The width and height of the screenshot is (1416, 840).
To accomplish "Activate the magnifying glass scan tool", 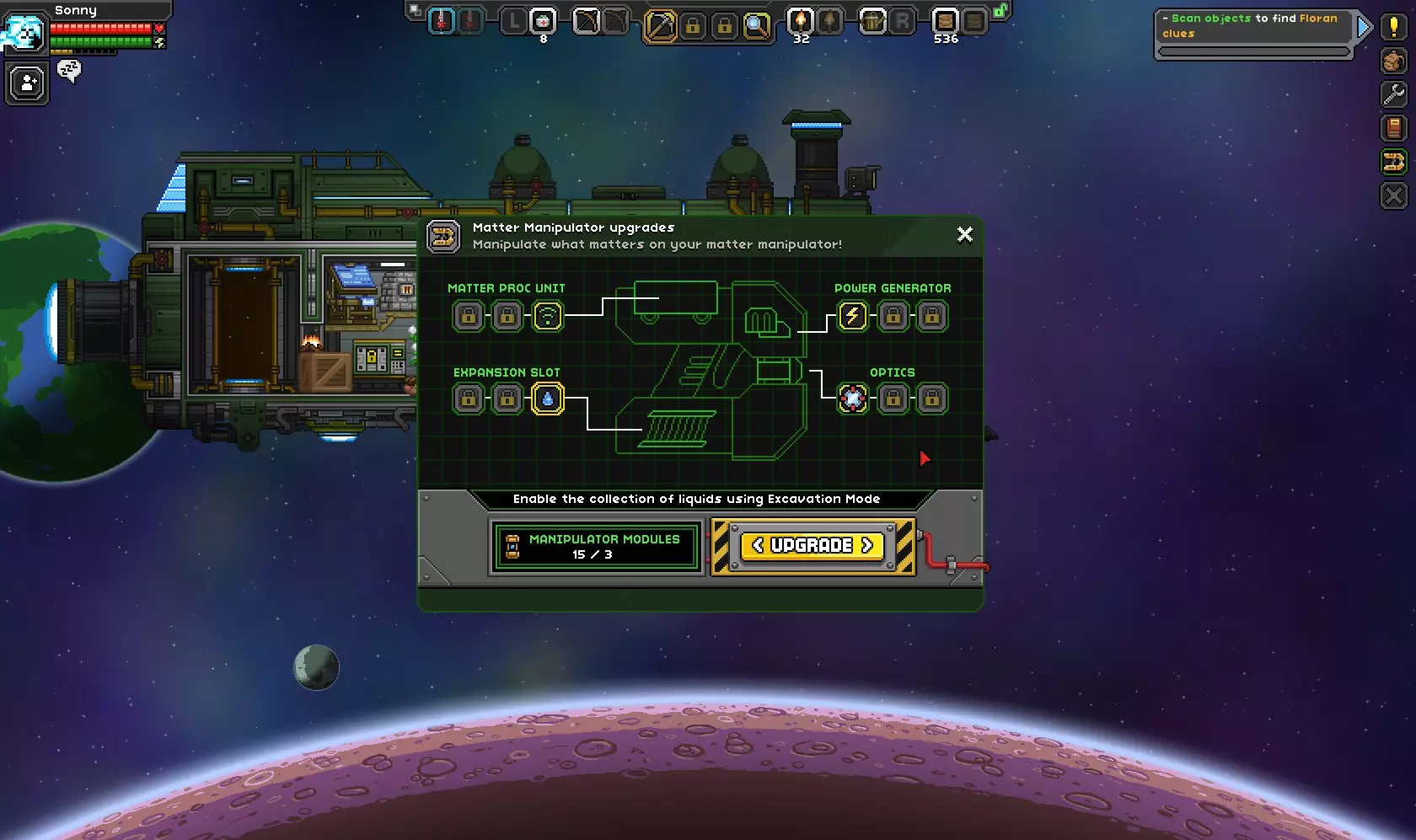I will 757,26.
